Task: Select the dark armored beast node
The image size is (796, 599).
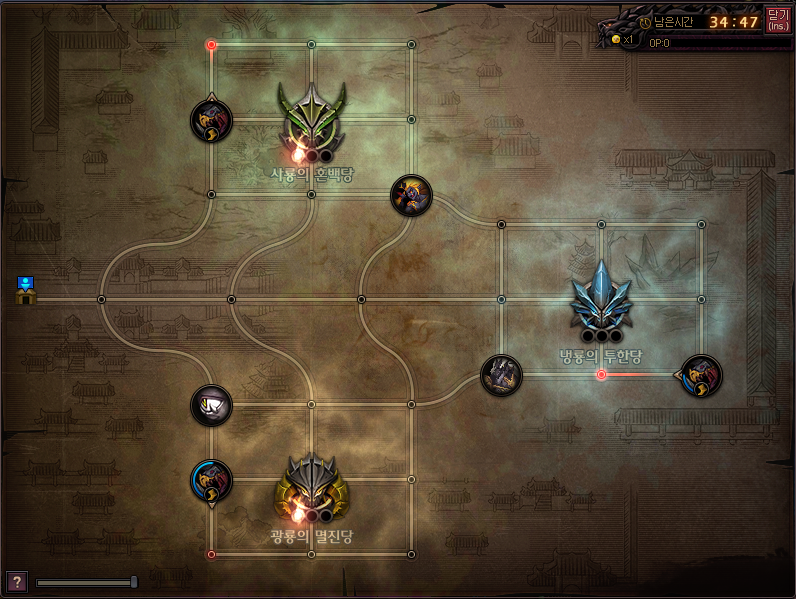Action: pyautogui.click(x=501, y=375)
